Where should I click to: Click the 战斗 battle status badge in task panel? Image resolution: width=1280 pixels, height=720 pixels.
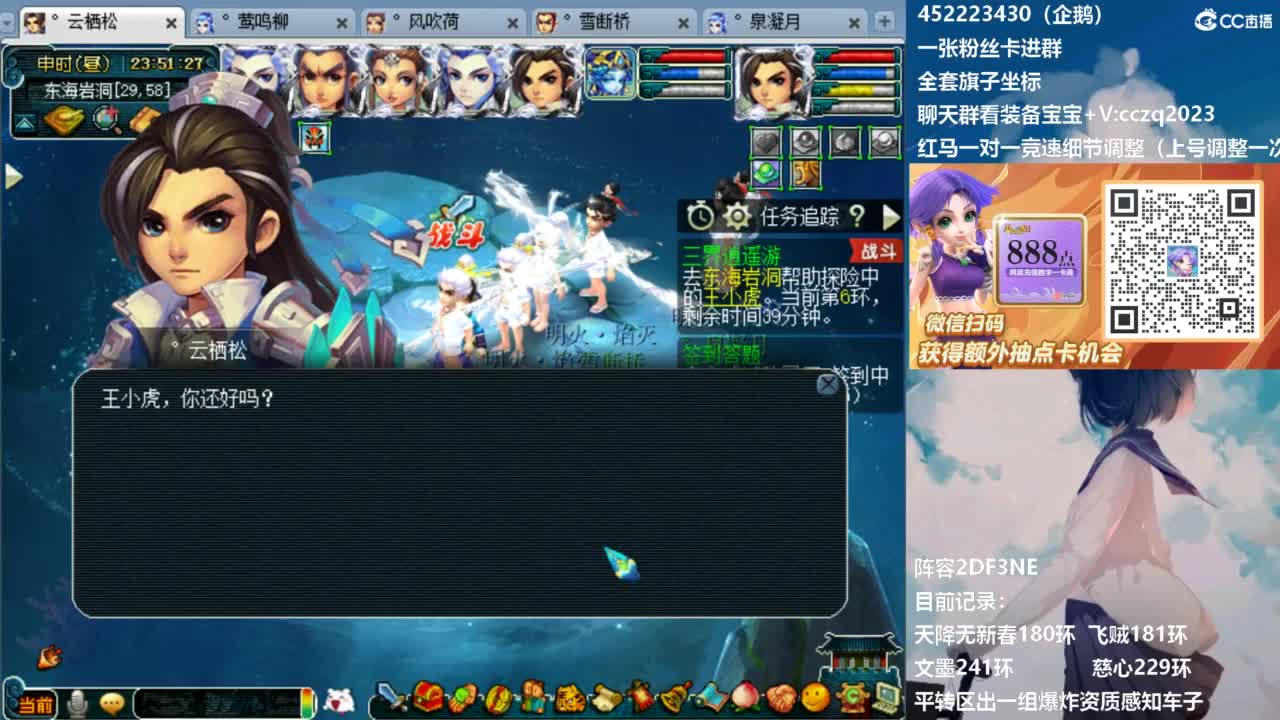(x=879, y=252)
